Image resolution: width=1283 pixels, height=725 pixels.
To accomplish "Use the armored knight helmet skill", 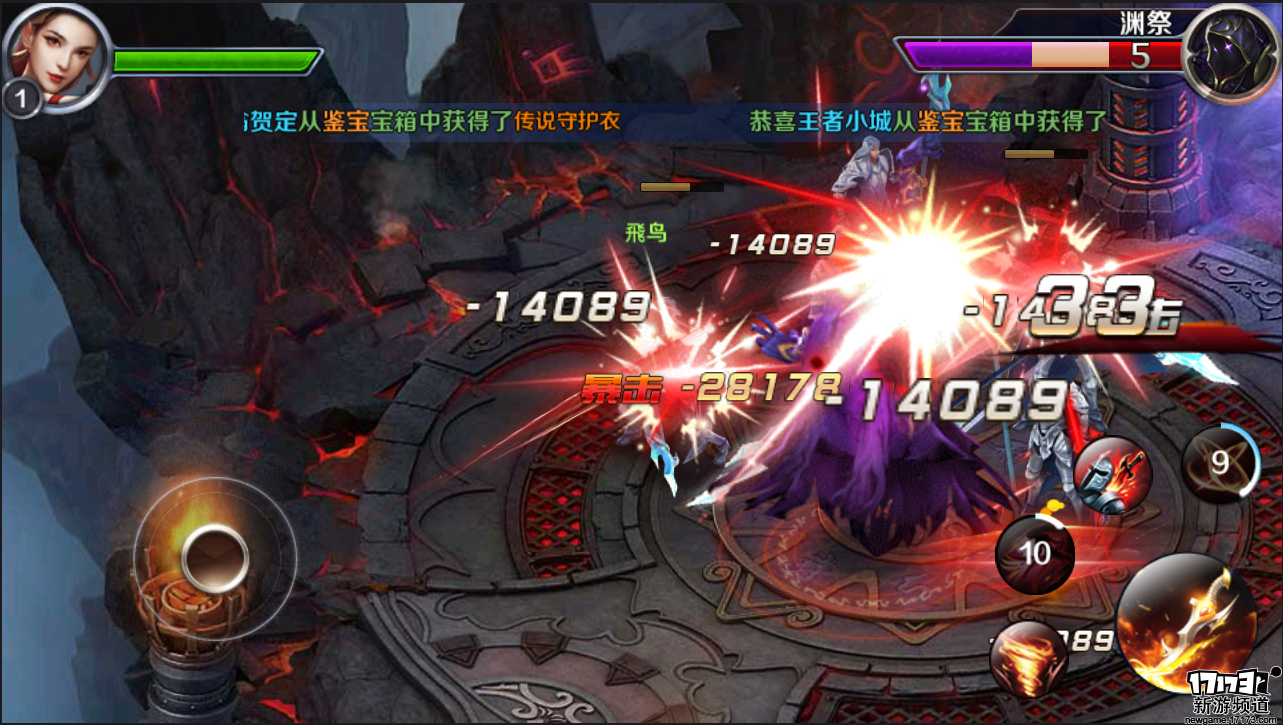I will pyautogui.click(x=1111, y=477).
